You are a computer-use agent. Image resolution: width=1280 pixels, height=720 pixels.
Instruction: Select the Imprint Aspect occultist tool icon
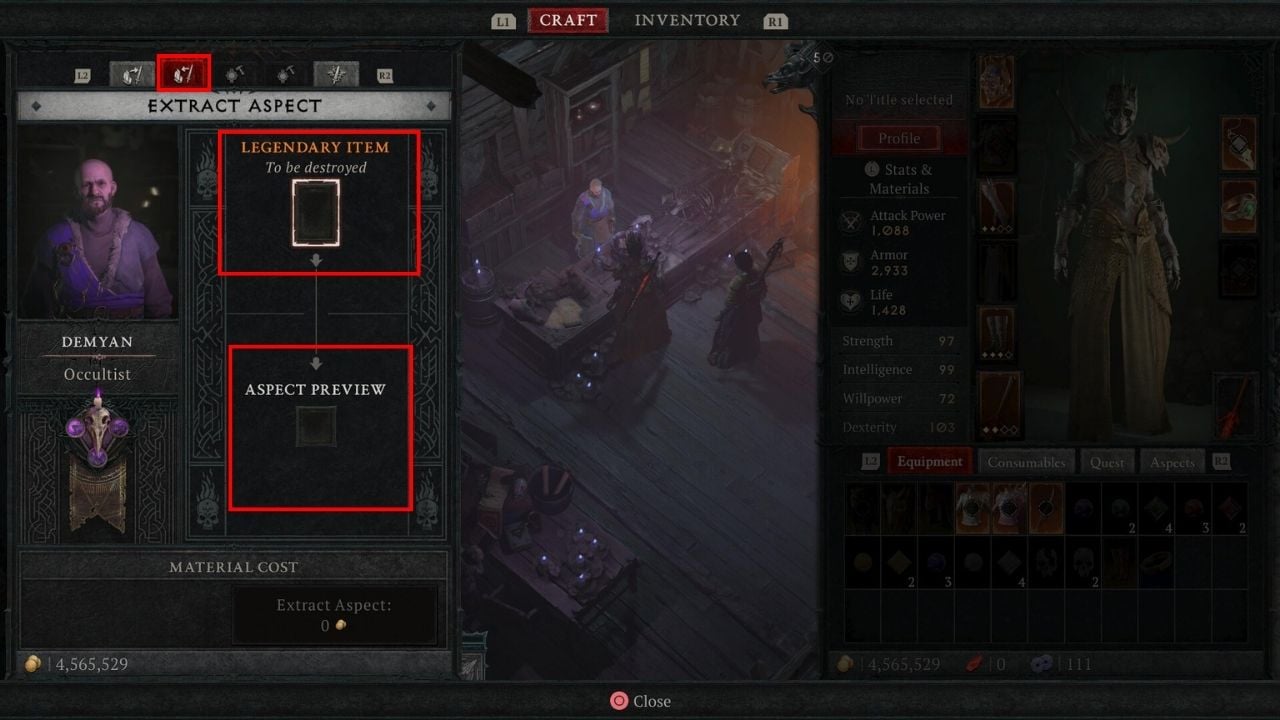pyautogui.click(x=131, y=73)
